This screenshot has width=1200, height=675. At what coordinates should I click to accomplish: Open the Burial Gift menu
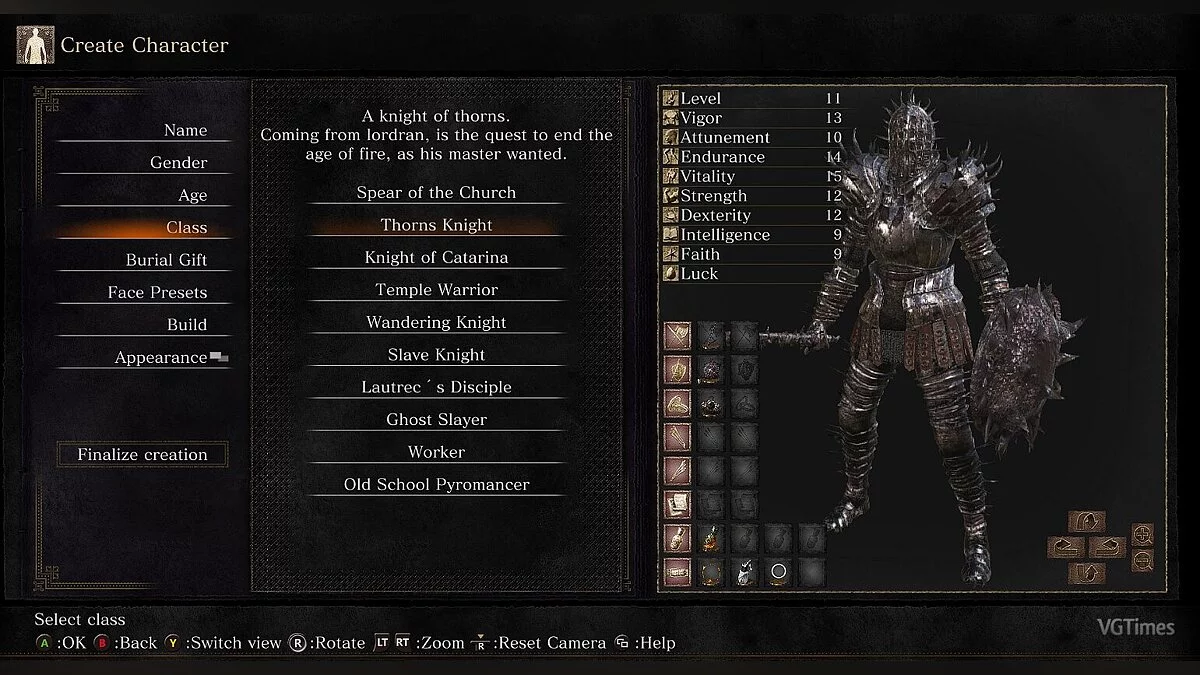pos(166,260)
